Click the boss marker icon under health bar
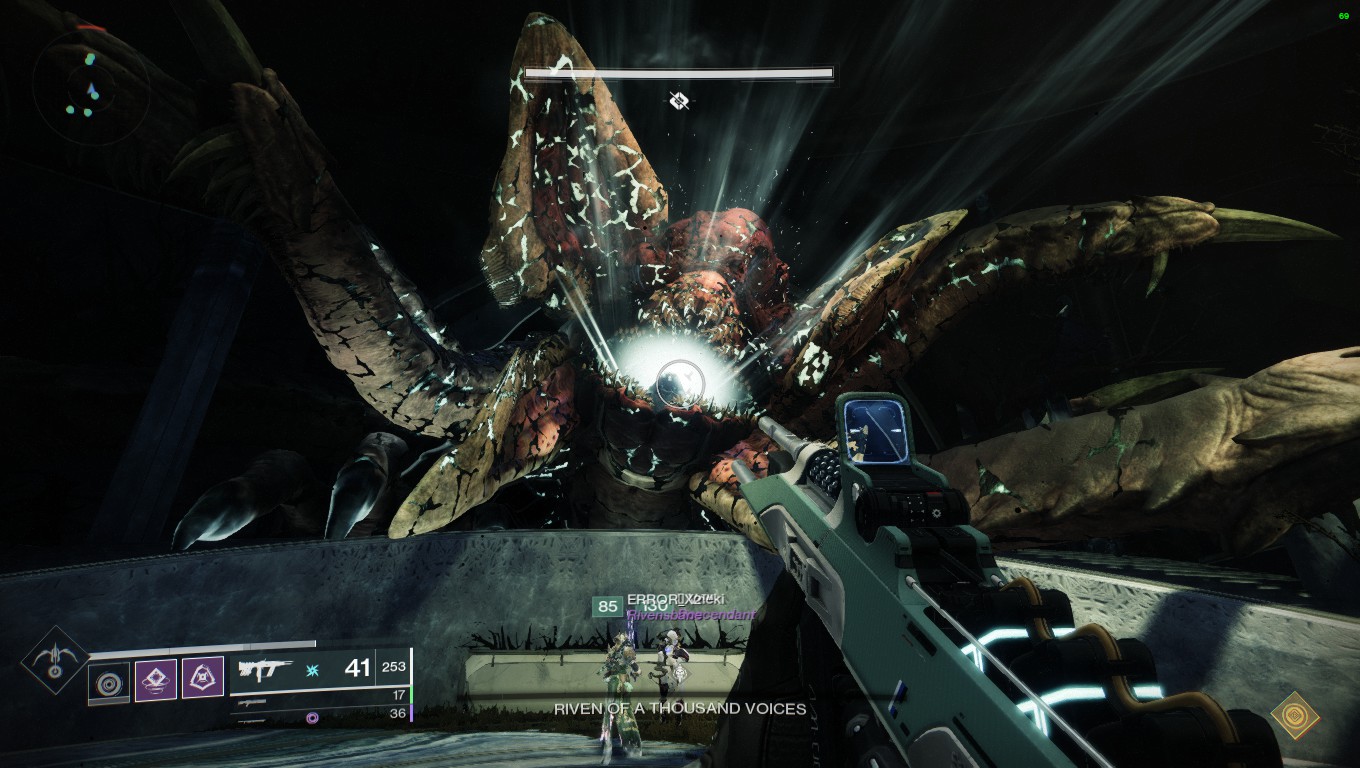Screen dimensions: 1360x768 679,100
